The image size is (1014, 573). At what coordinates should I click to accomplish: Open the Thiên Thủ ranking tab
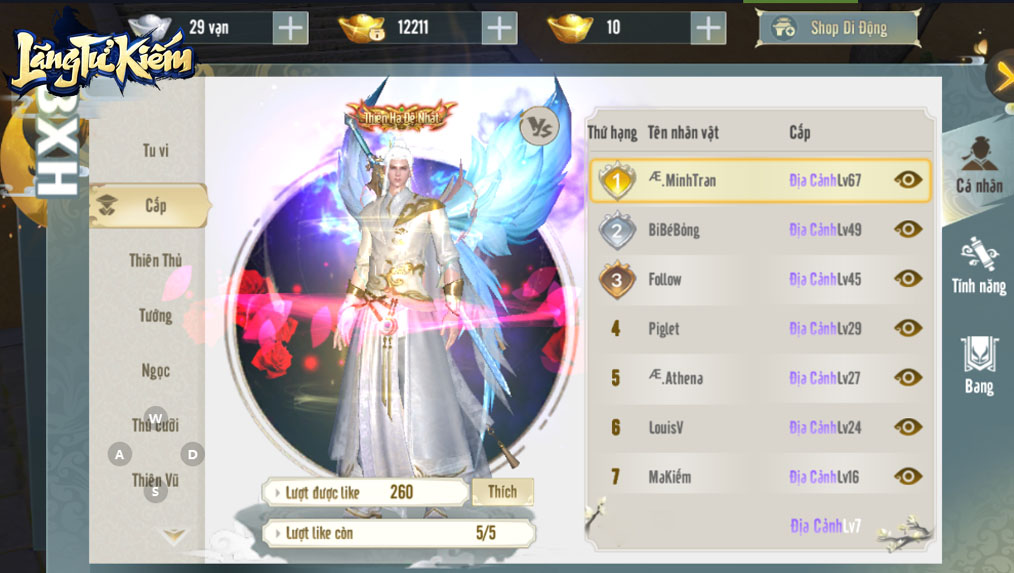click(155, 261)
